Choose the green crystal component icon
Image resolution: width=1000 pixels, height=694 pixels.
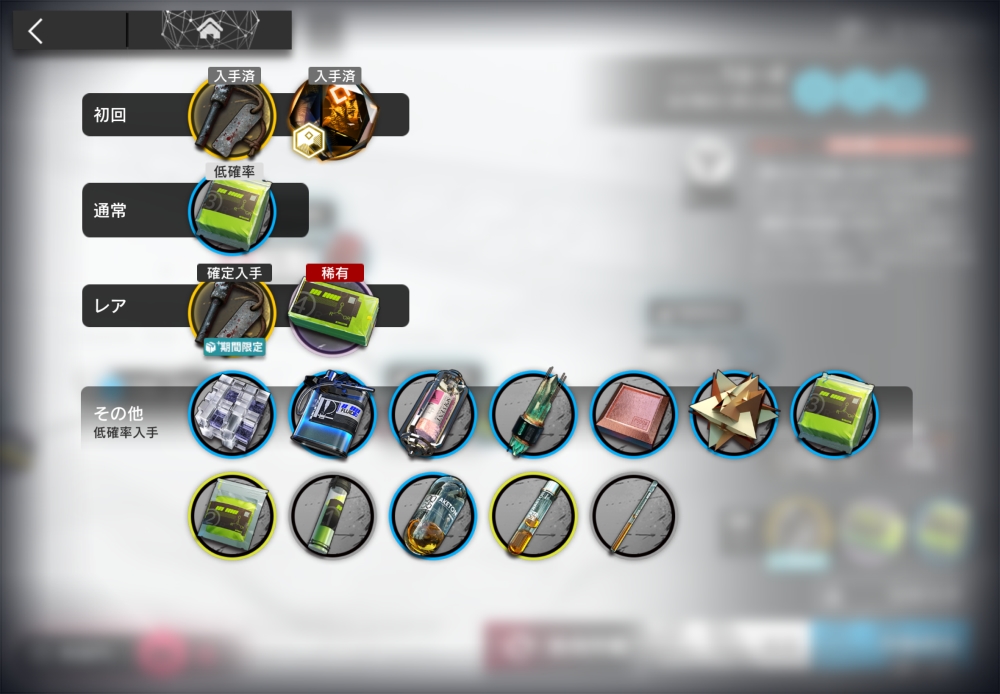[533, 415]
